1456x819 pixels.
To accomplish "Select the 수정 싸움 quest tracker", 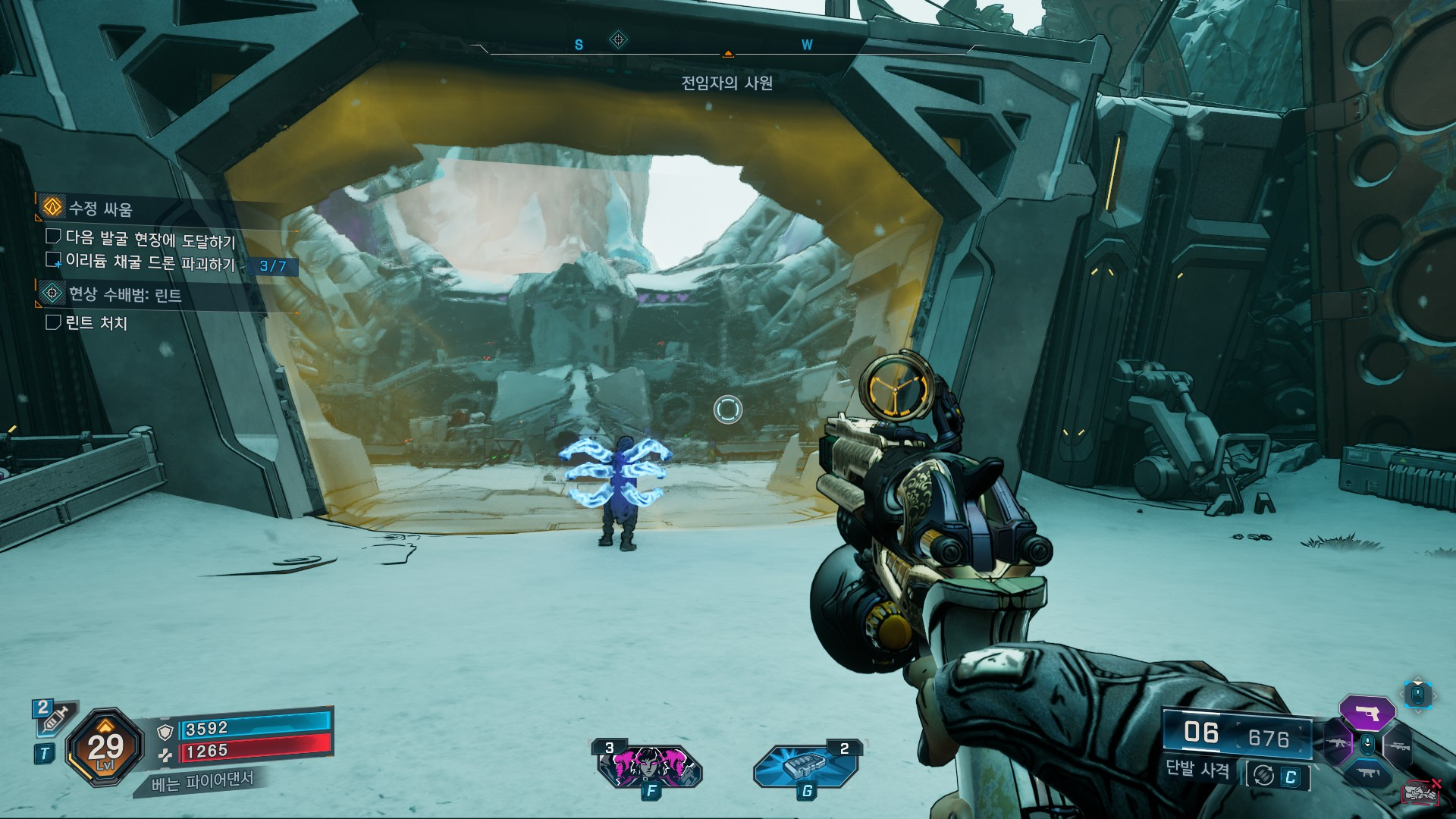I will [x=100, y=209].
